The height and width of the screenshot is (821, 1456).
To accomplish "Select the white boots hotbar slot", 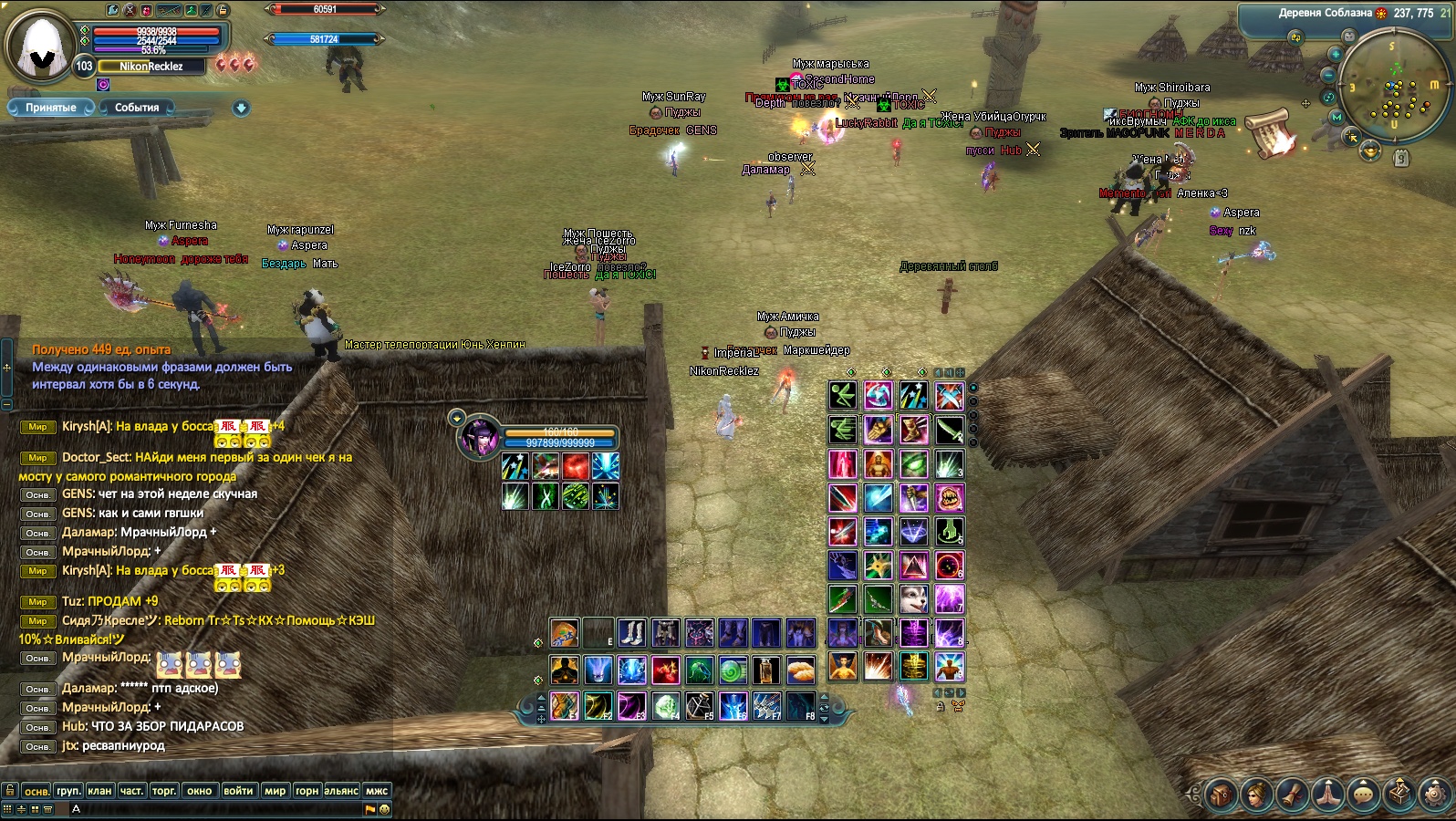I will 631,632.
